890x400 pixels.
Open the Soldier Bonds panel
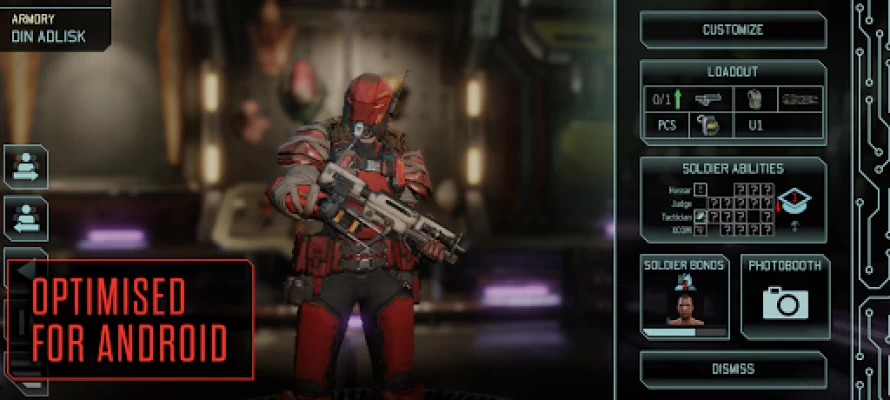[x=684, y=297]
